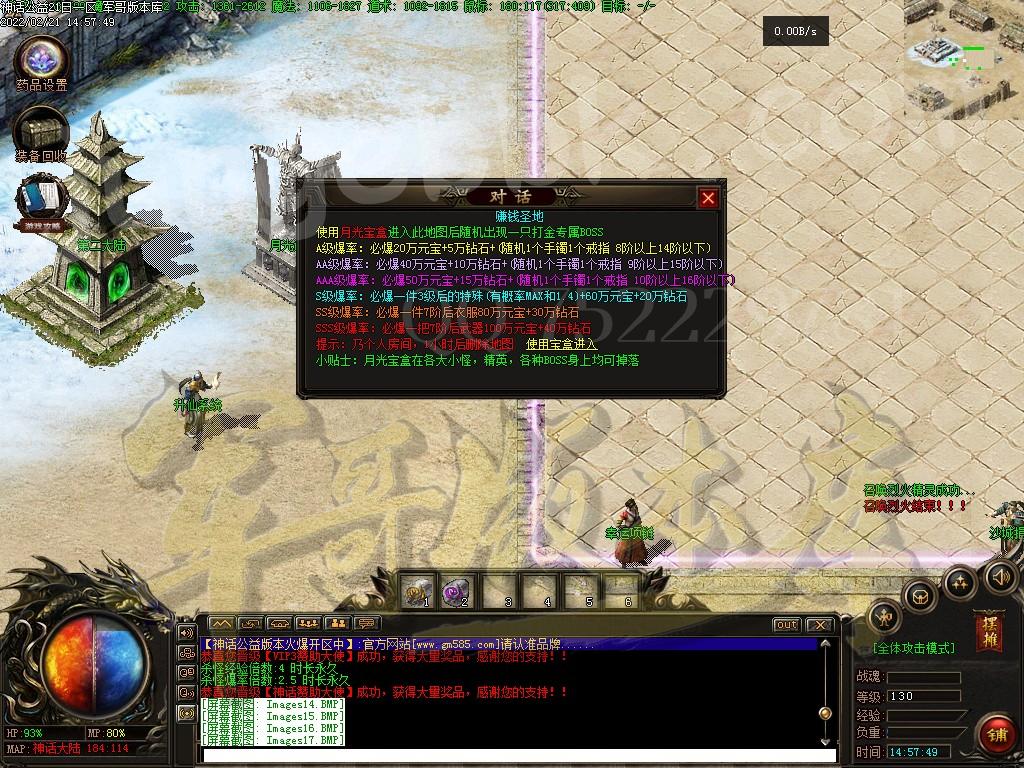Close the chat panel with its X button
Image resolution: width=1024 pixels, height=768 pixels.
click(820, 625)
